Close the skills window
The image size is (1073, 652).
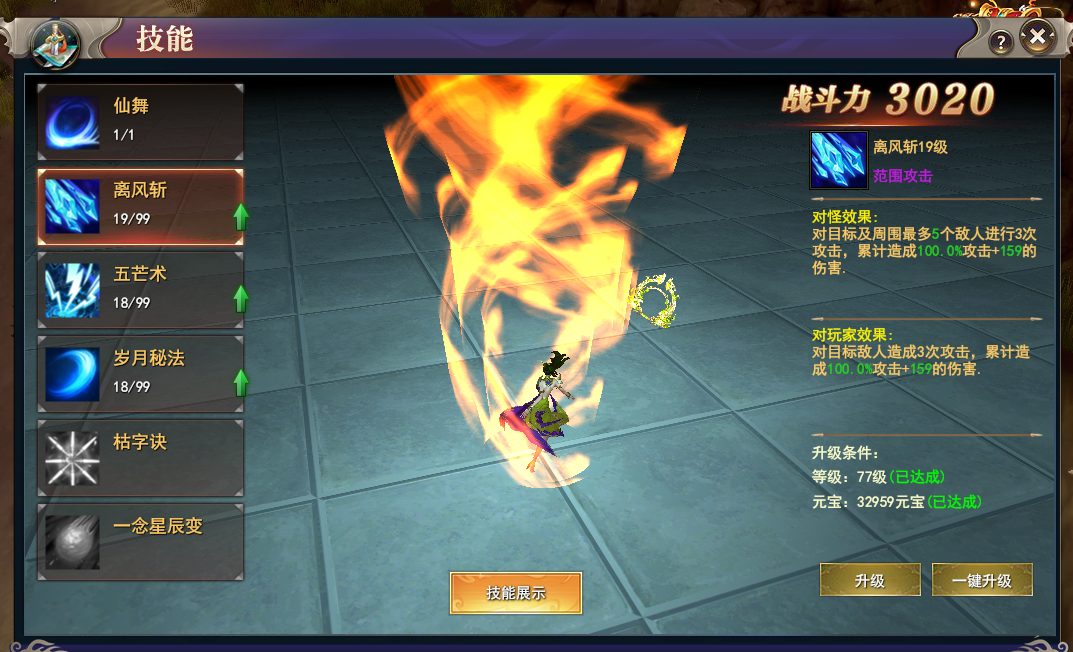coord(1038,39)
